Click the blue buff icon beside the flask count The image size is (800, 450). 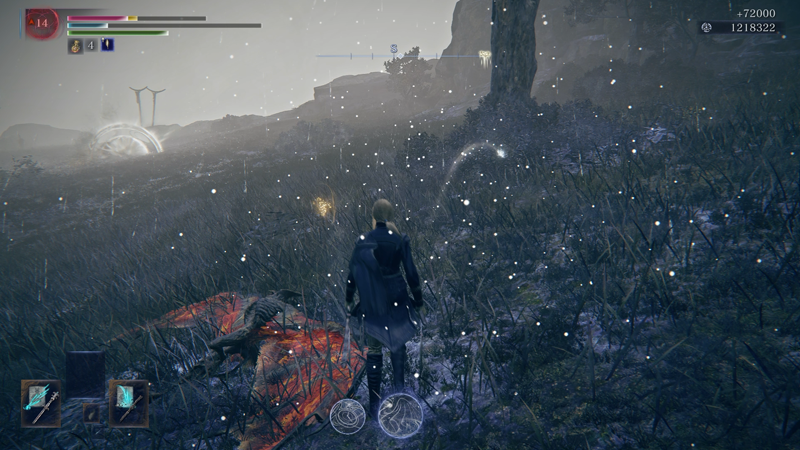[107, 45]
